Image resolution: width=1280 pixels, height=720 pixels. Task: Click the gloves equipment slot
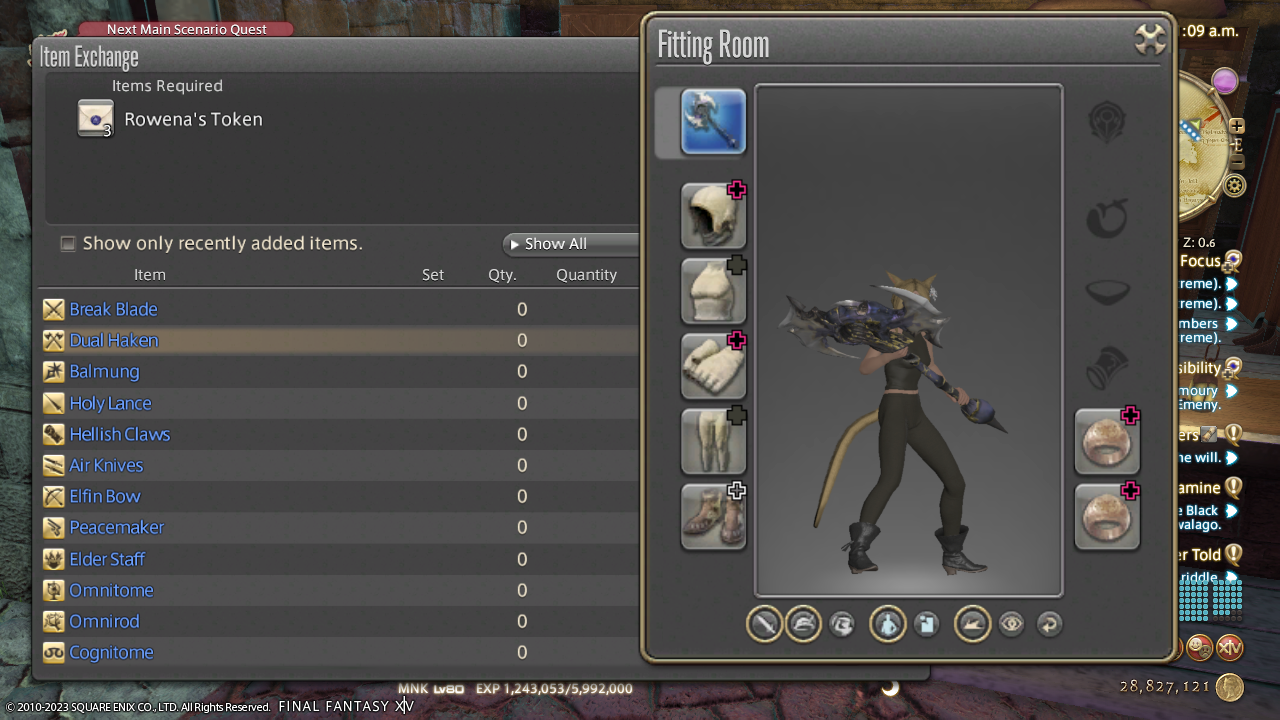[713, 366]
